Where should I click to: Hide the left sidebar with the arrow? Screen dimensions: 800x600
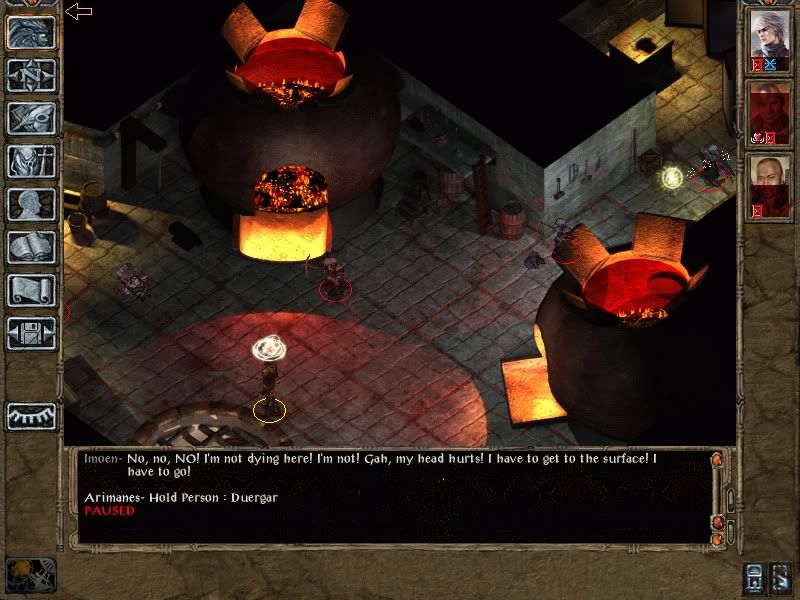coord(78,11)
